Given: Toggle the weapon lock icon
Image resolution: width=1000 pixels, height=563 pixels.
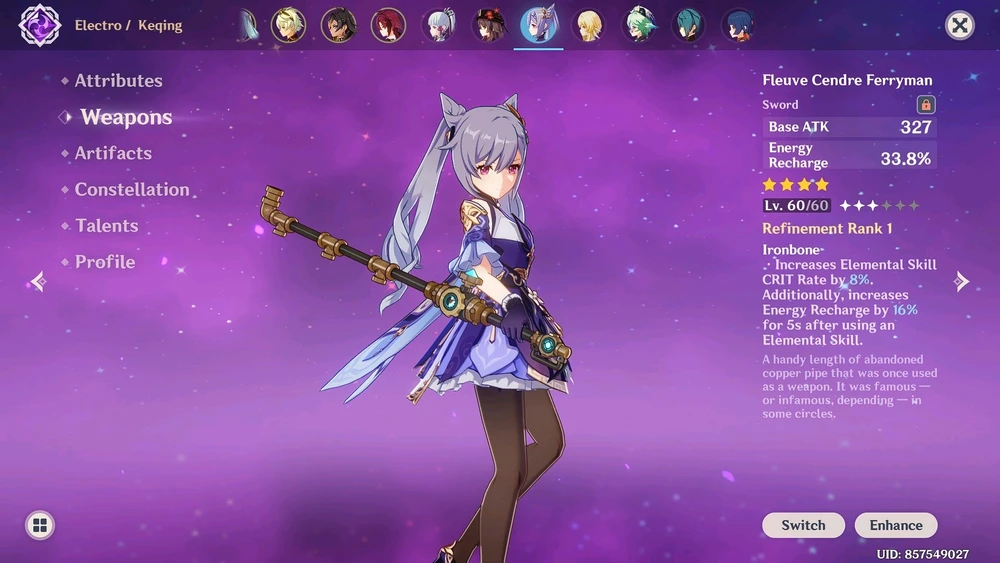Looking at the screenshot, I should tap(925, 104).
